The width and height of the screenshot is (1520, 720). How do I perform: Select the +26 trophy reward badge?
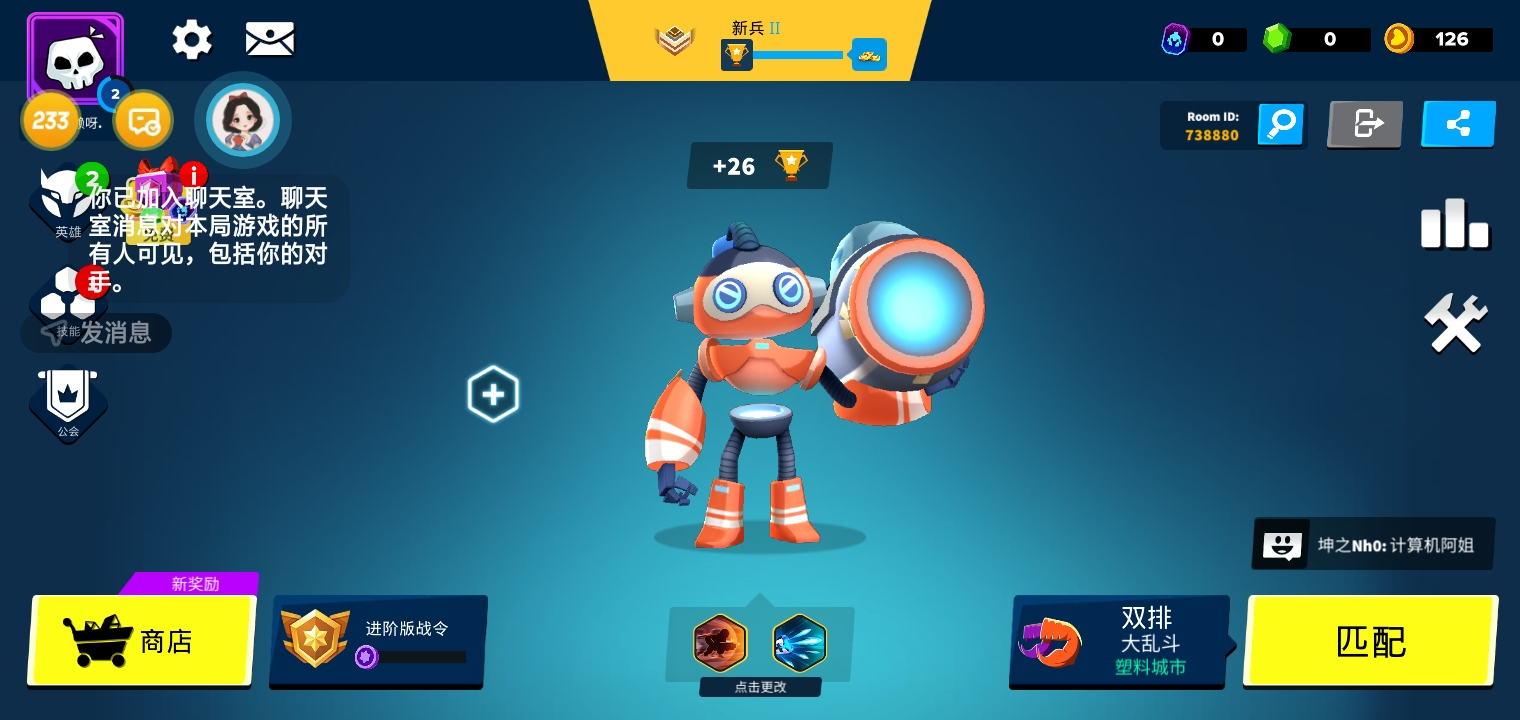(x=759, y=166)
